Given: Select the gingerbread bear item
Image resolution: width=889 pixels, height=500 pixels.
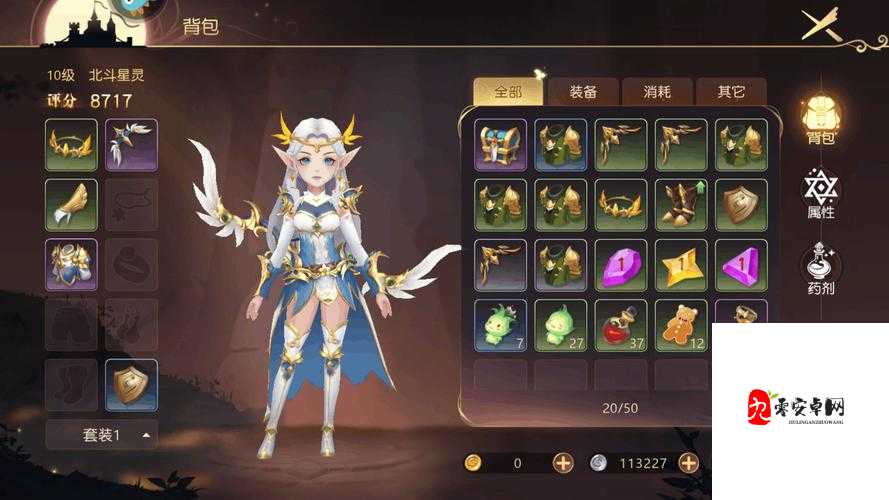Looking at the screenshot, I should tap(680, 325).
